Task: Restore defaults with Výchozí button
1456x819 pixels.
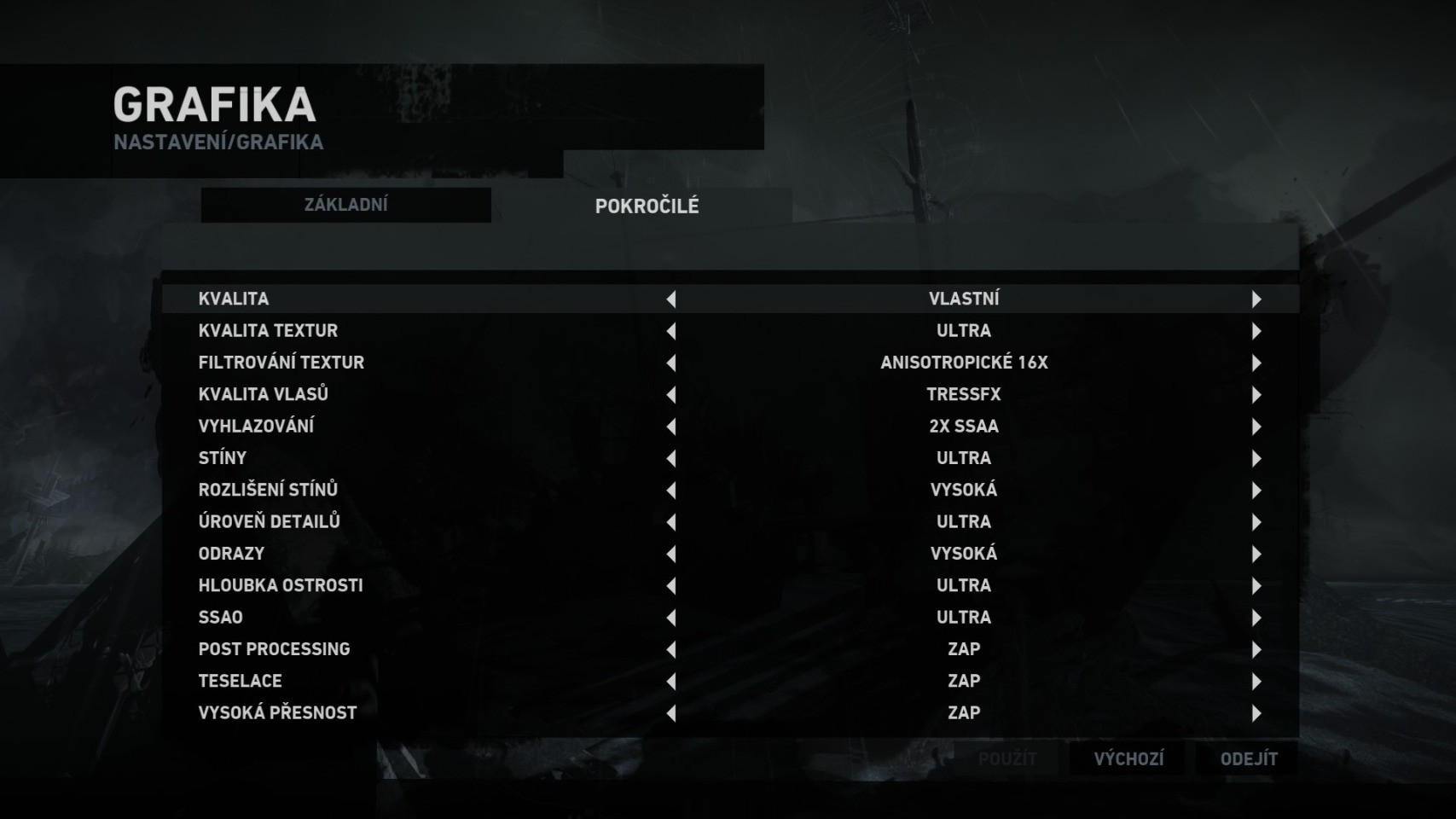Action: tap(1128, 758)
